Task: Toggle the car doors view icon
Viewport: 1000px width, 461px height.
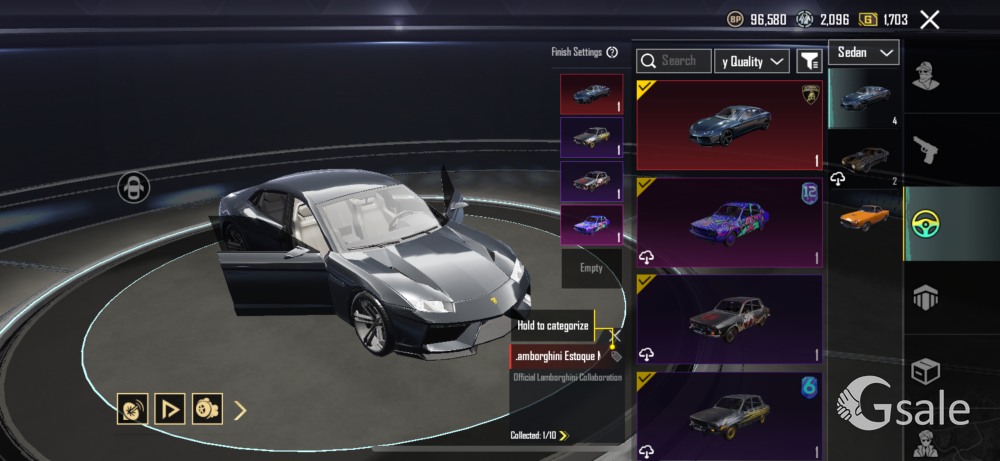Action: click(134, 187)
